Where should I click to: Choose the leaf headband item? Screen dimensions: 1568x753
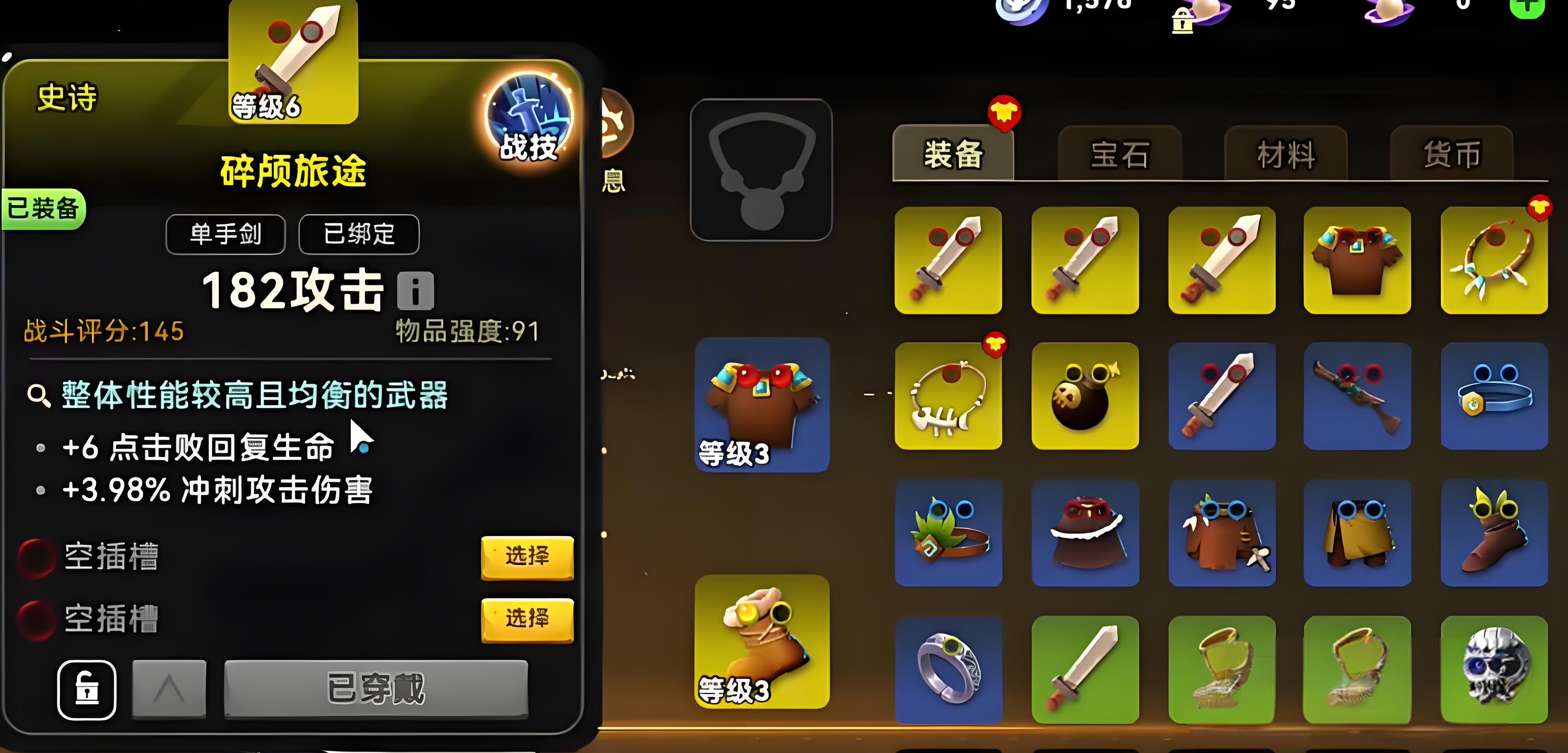pyautogui.click(x=948, y=533)
